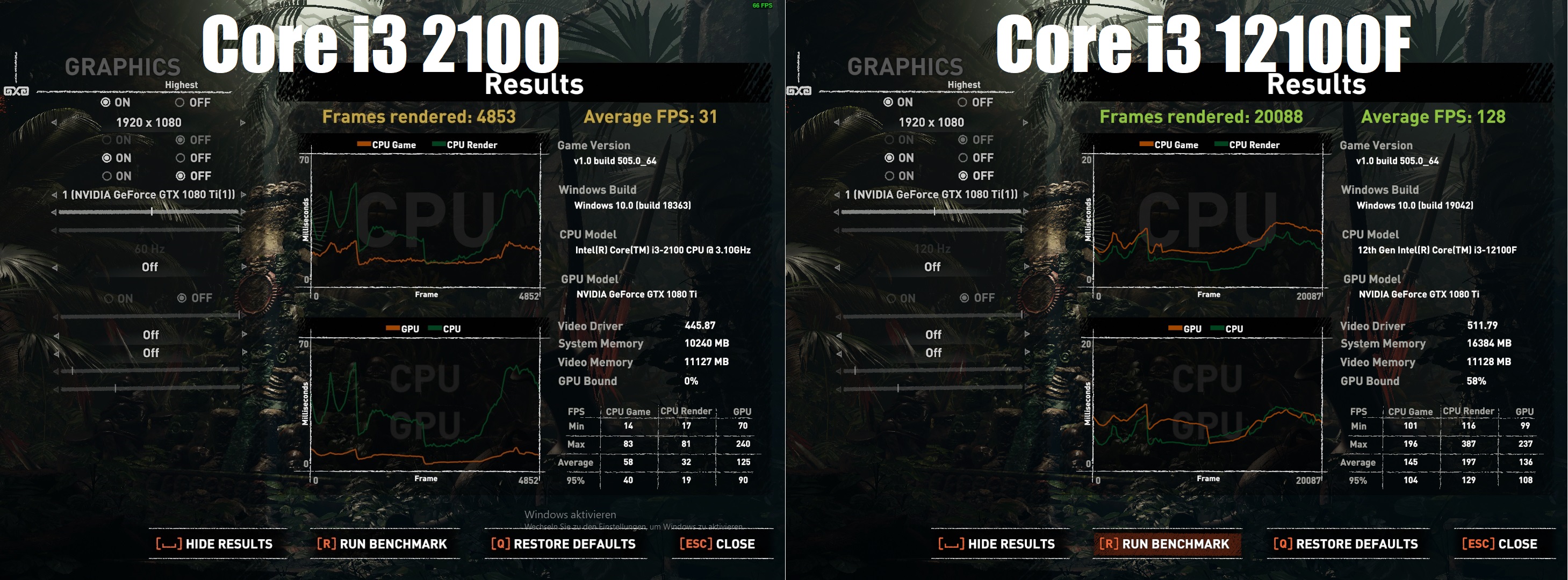Click the [R] key icon beside RUN BENCHMARK
The height and width of the screenshot is (580, 1568).
pyautogui.click(x=327, y=543)
